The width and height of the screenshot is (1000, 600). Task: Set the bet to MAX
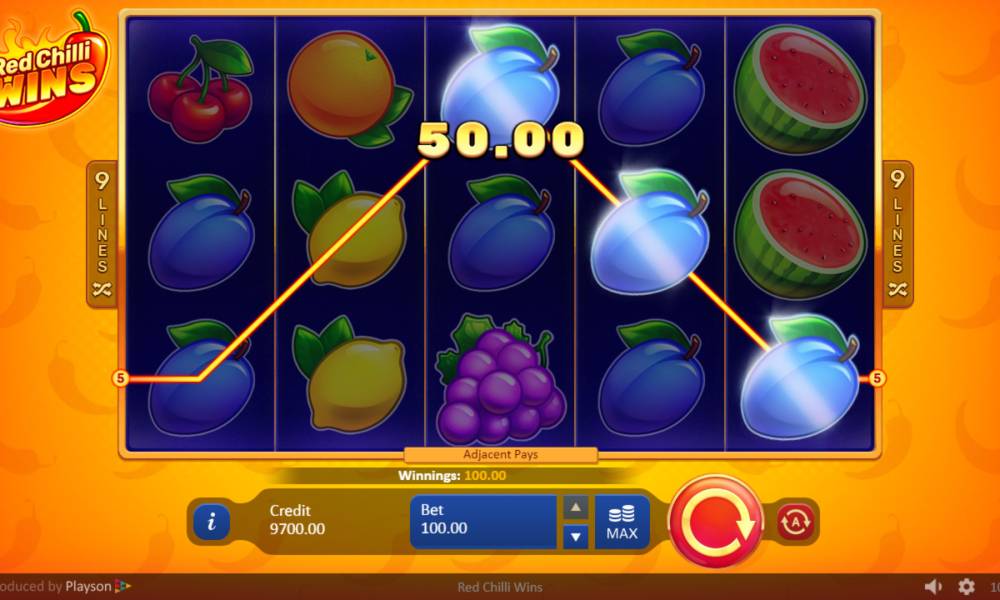621,521
